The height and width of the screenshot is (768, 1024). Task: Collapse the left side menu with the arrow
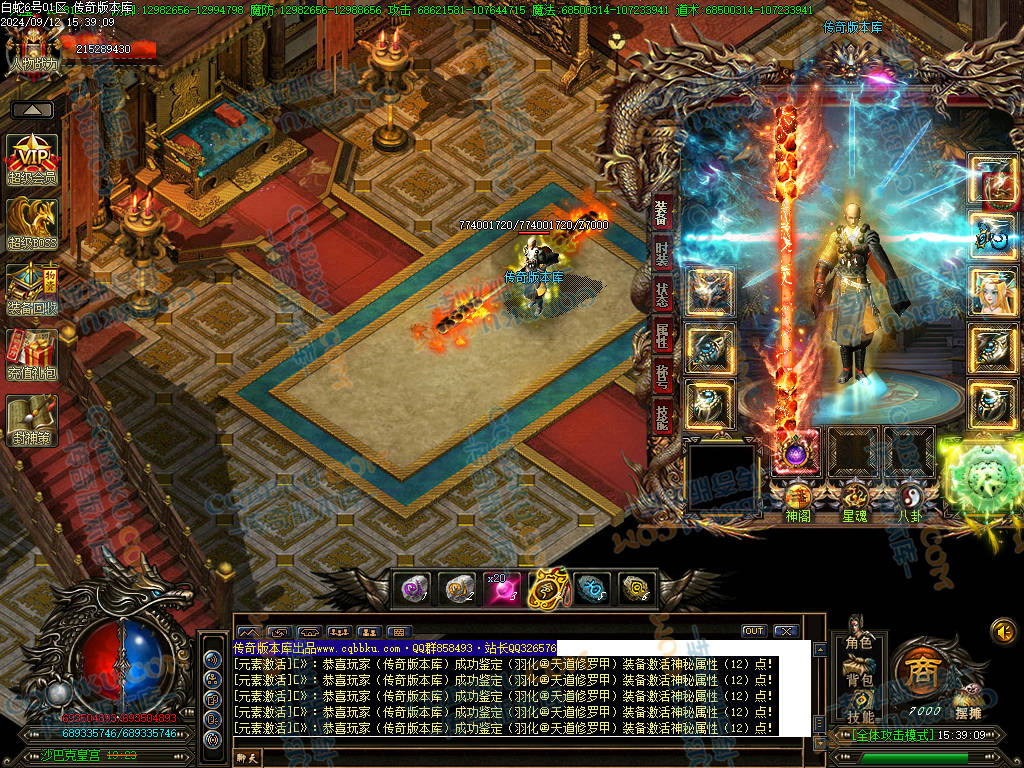coord(32,109)
